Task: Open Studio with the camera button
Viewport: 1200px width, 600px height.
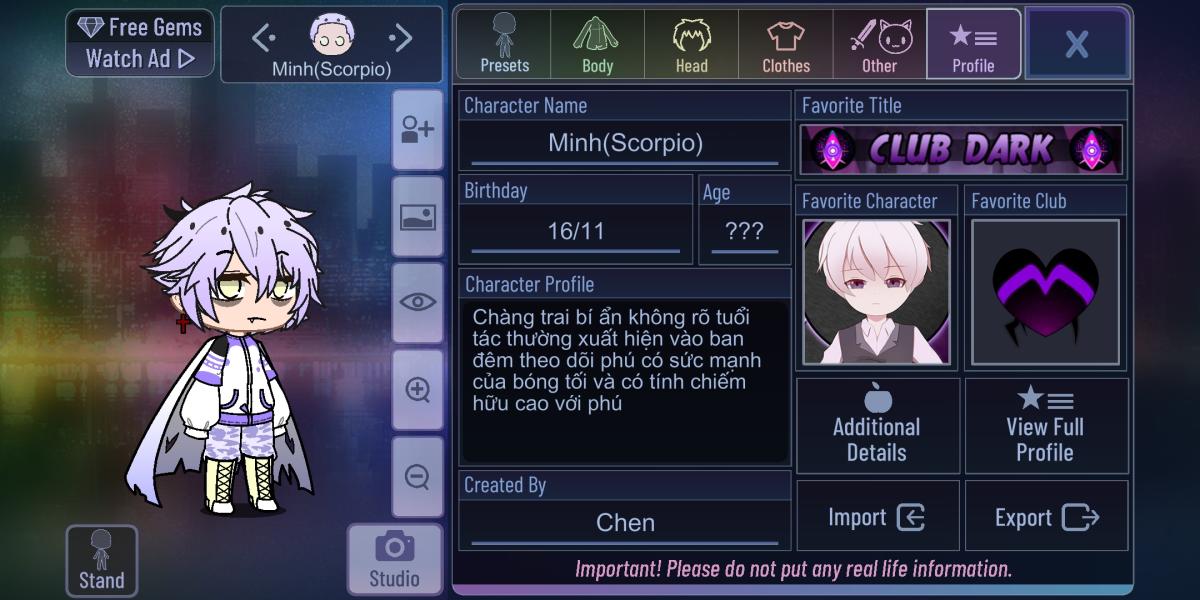Action: point(394,559)
